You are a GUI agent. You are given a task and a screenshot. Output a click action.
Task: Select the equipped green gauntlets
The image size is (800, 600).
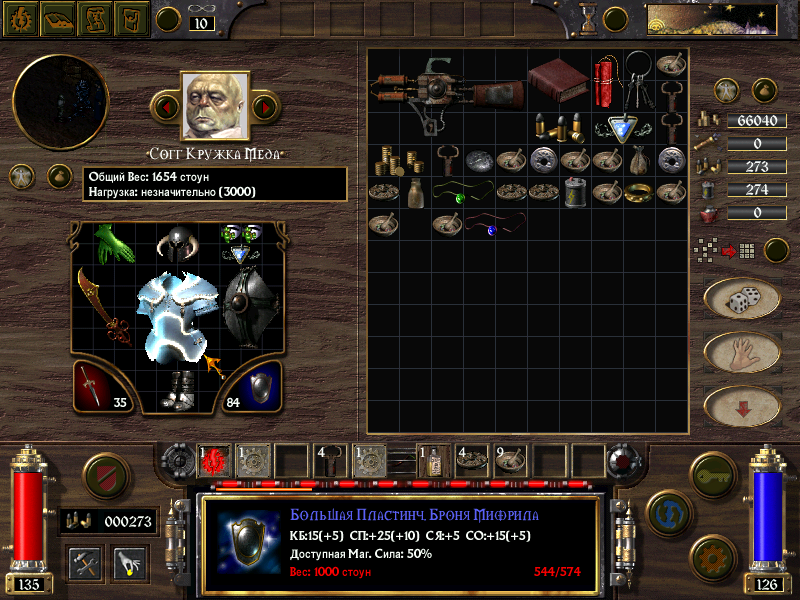[x=114, y=243]
